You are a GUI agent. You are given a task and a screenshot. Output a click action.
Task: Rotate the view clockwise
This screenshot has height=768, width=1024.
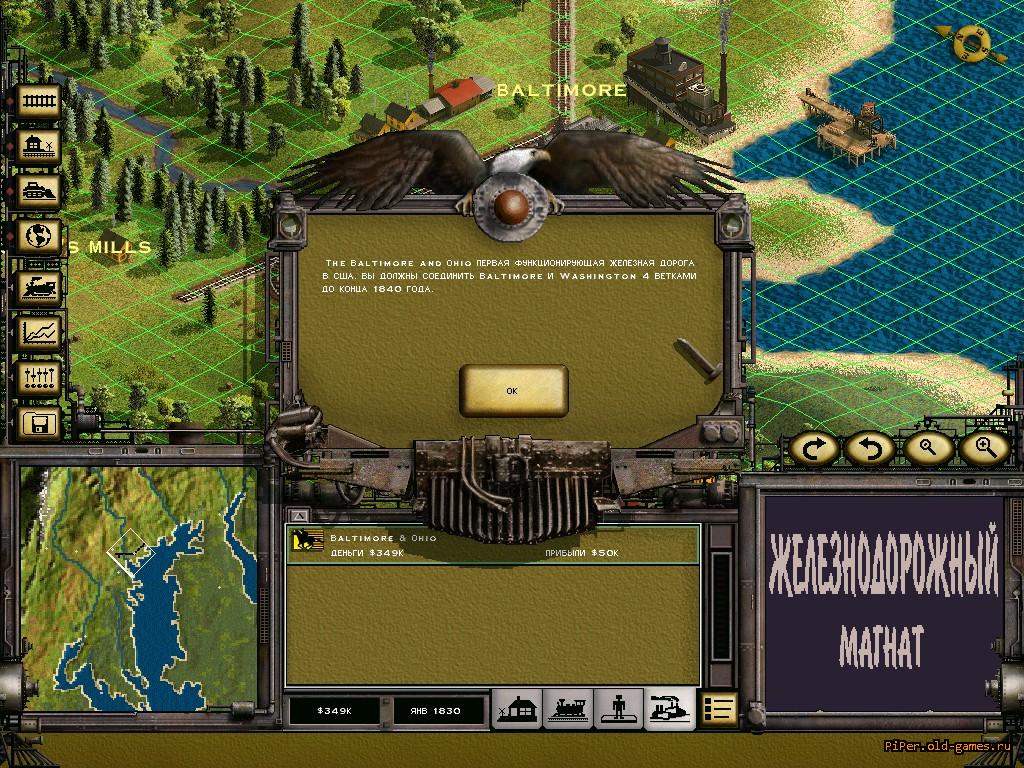[815, 448]
